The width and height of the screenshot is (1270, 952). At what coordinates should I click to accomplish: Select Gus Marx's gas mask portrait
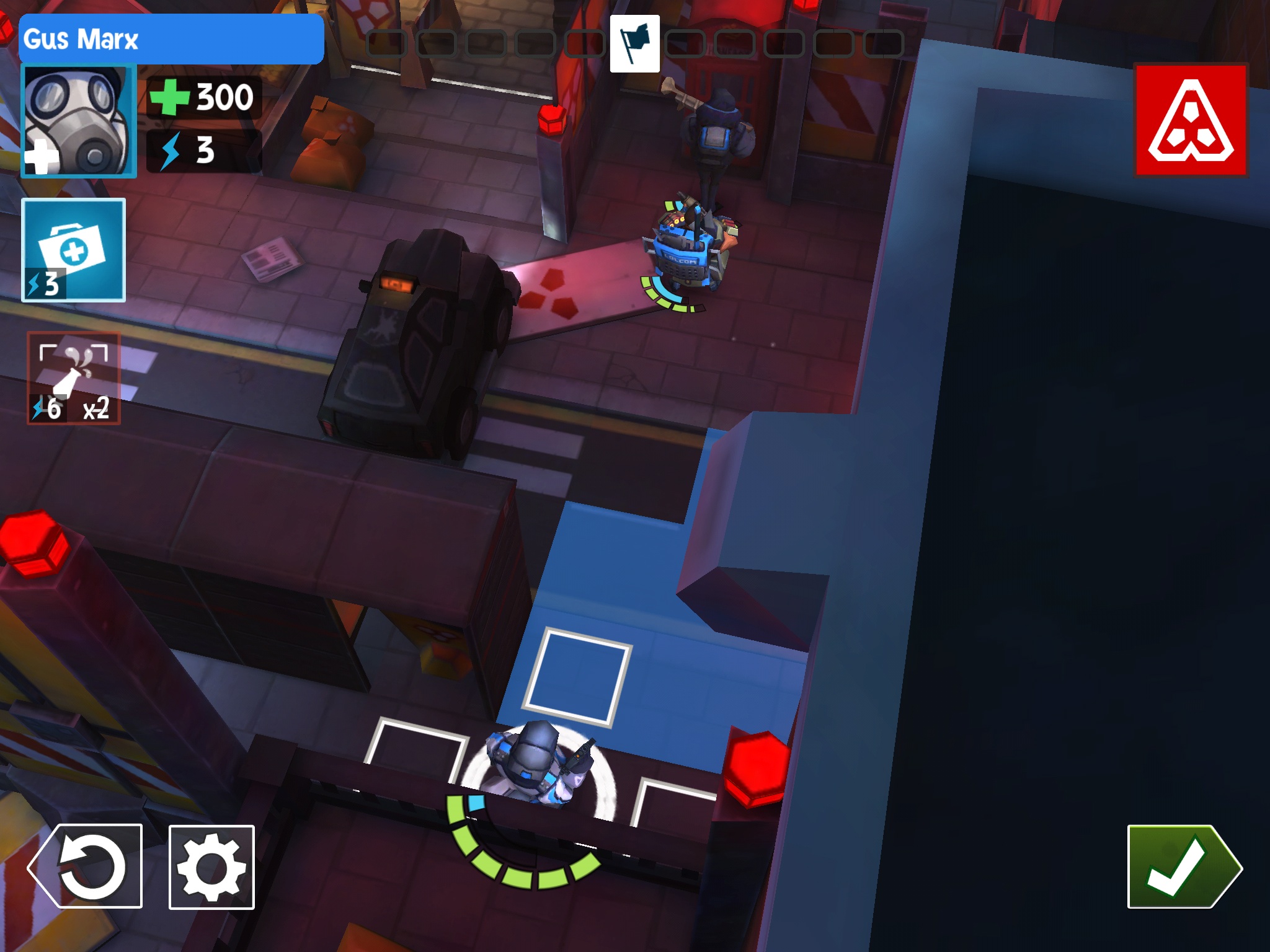(79, 121)
